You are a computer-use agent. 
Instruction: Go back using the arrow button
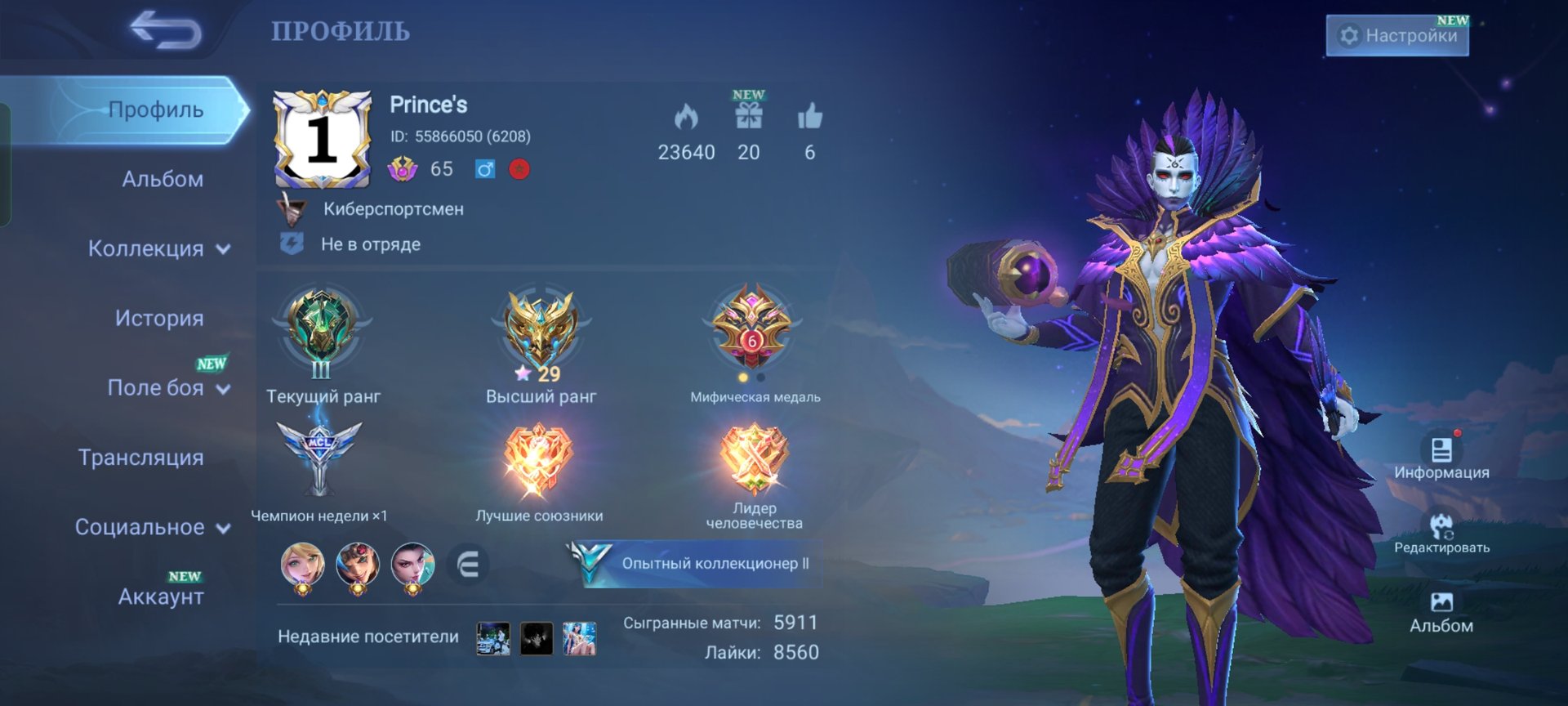click(166, 30)
